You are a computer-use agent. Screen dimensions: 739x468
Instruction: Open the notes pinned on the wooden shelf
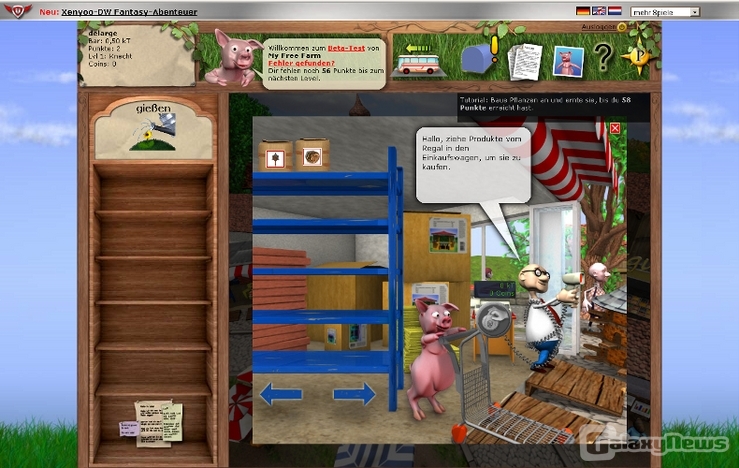point(153,421)
